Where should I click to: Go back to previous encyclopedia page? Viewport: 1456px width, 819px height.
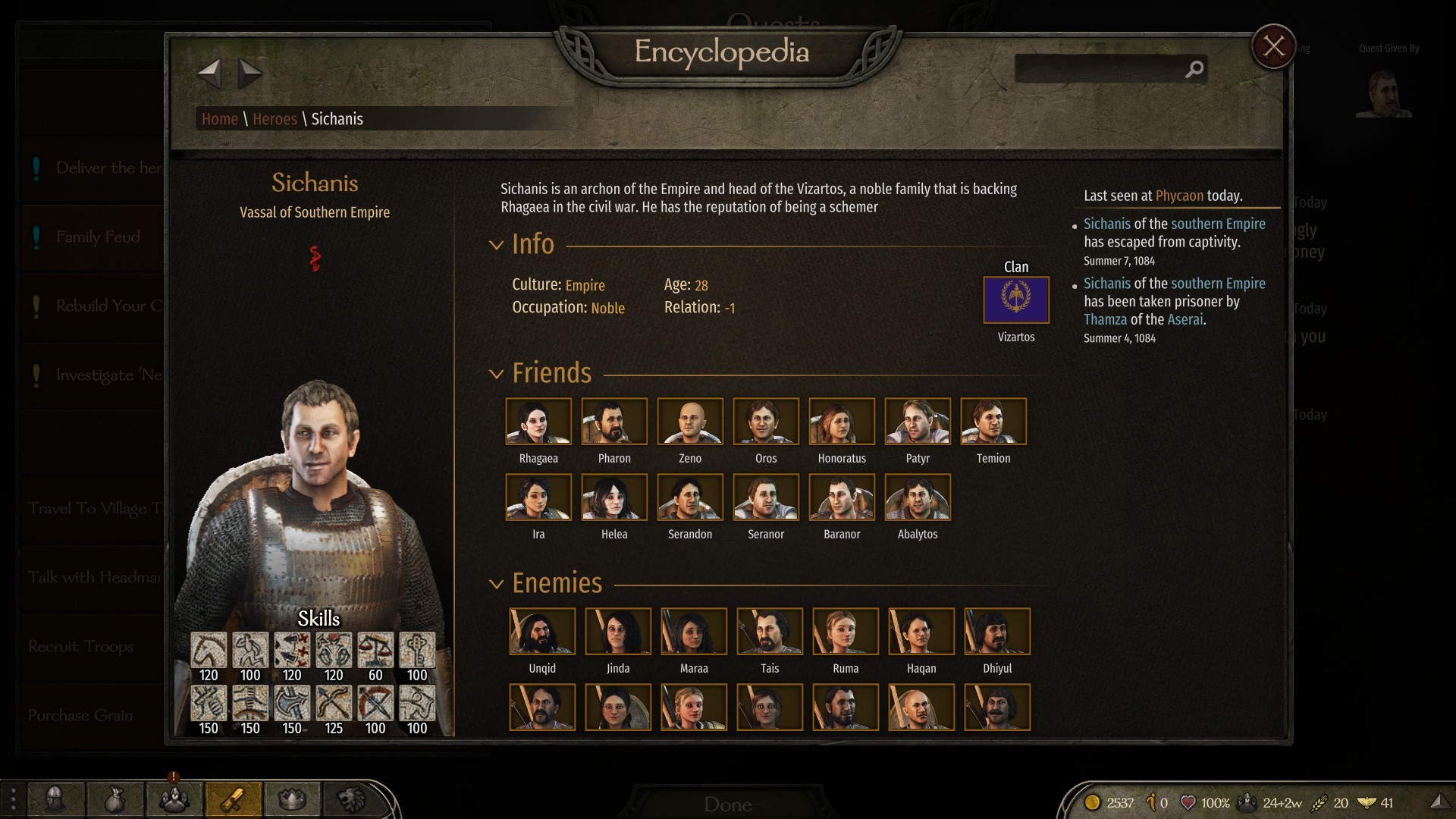tap(209, 74)
